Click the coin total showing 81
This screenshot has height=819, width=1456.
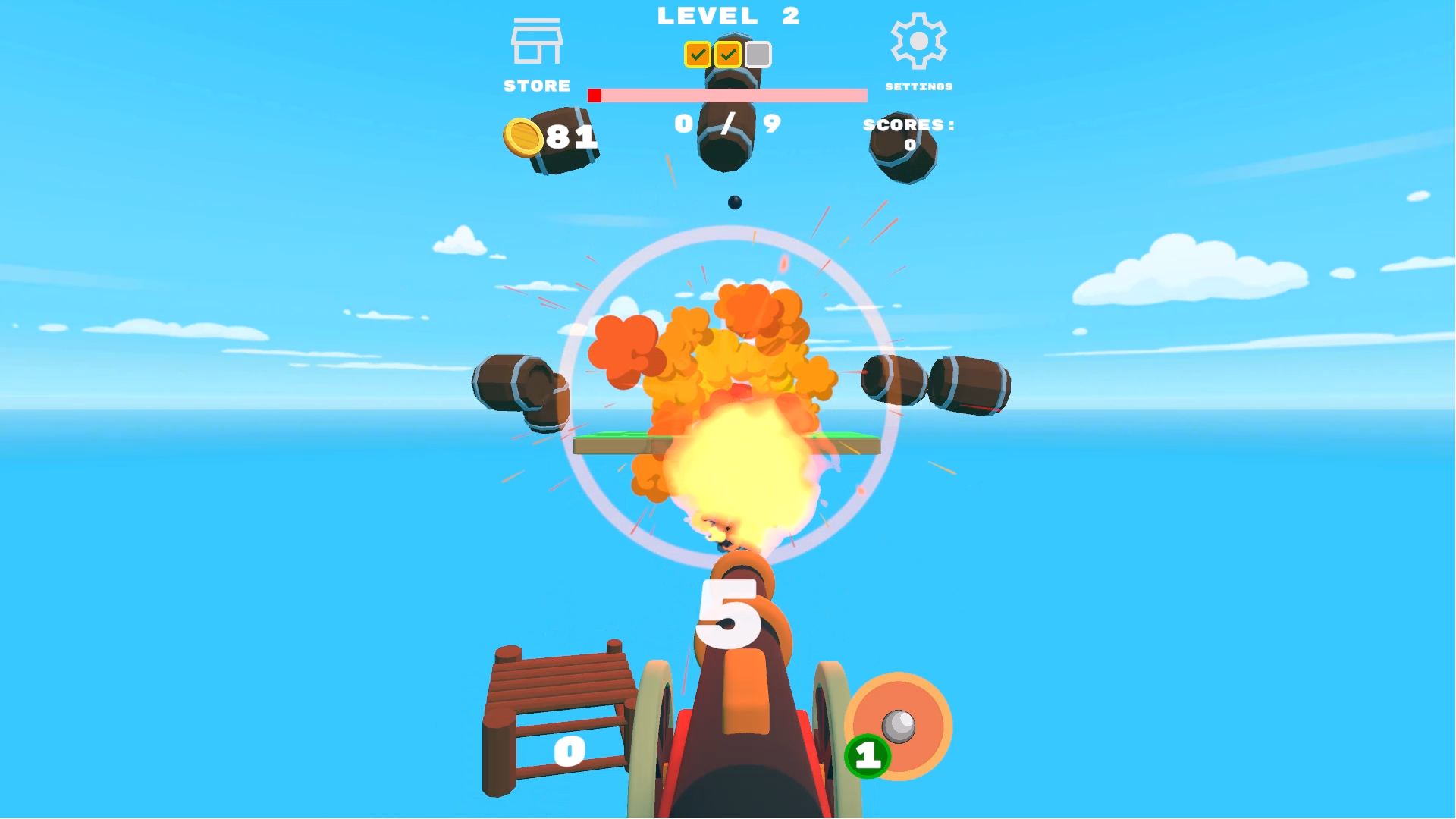(x=573, y=136)
